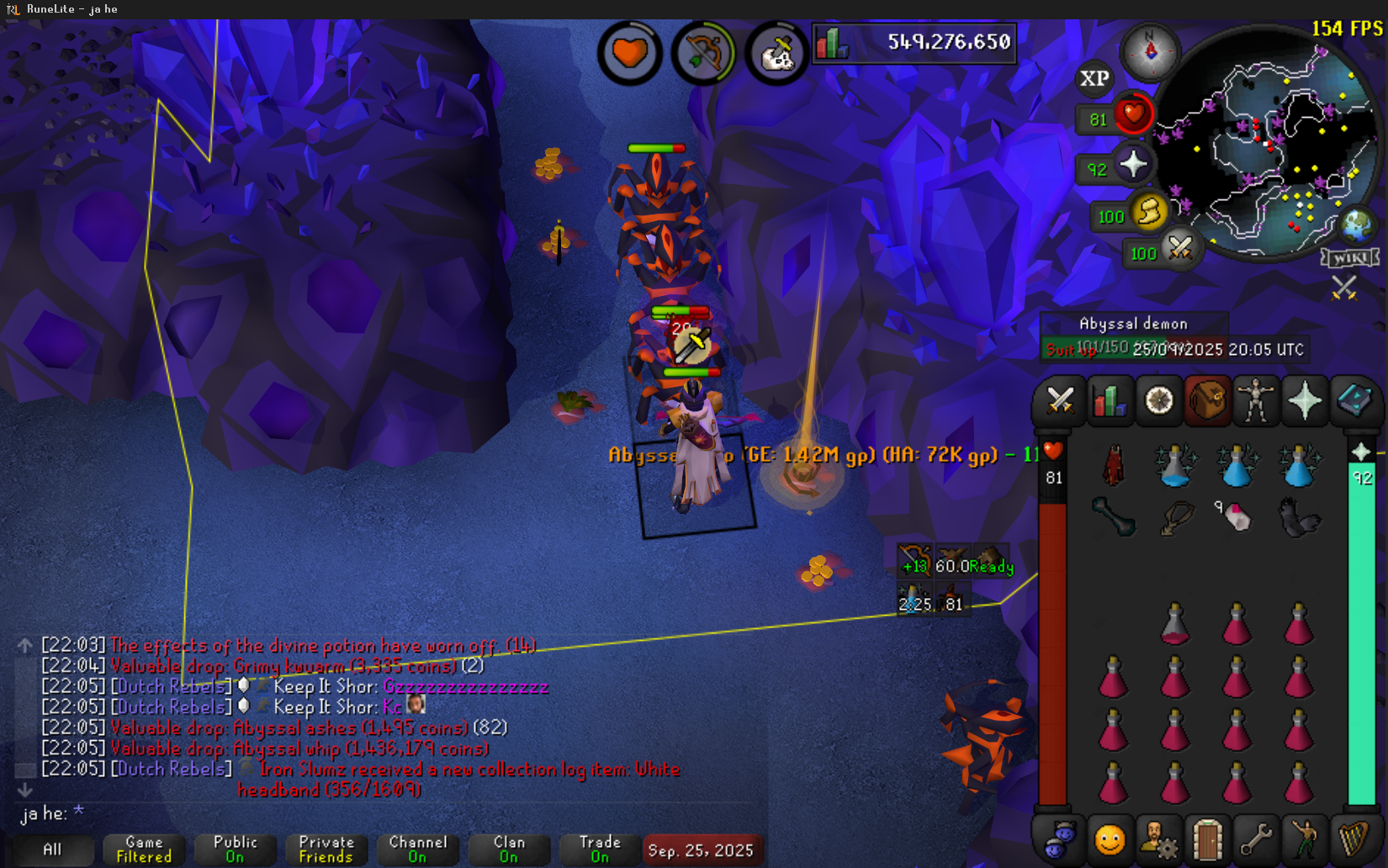The image size is (1388, 868).
Task: Open the Combat Options tab
Action: 1060,400
